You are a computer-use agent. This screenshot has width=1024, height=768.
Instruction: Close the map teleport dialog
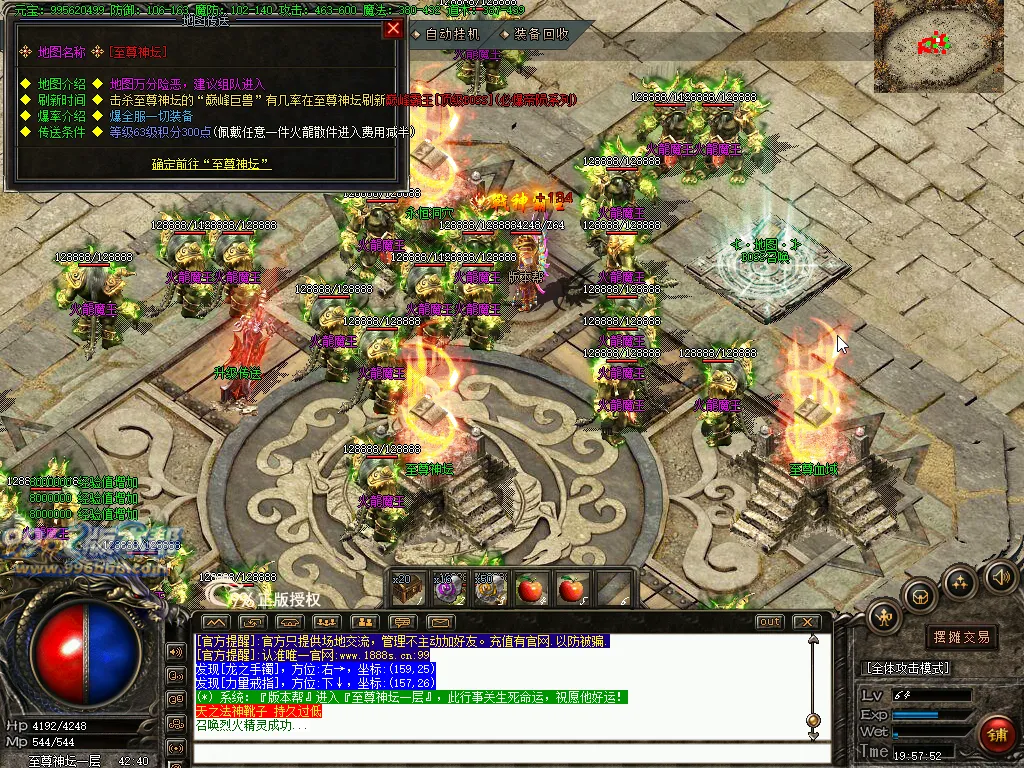[393, 29]
